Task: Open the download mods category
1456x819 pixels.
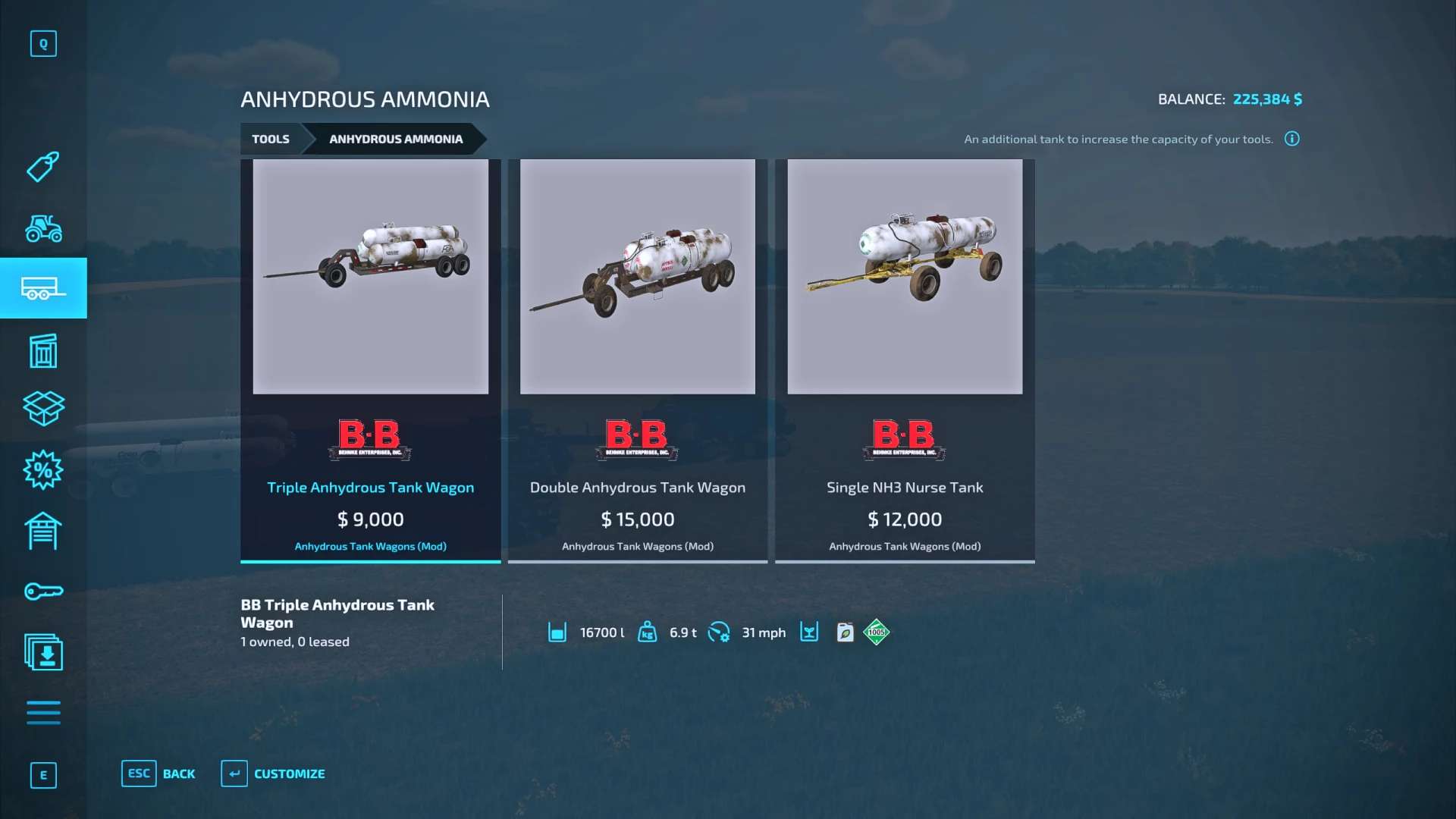Action: coord(43,652)
